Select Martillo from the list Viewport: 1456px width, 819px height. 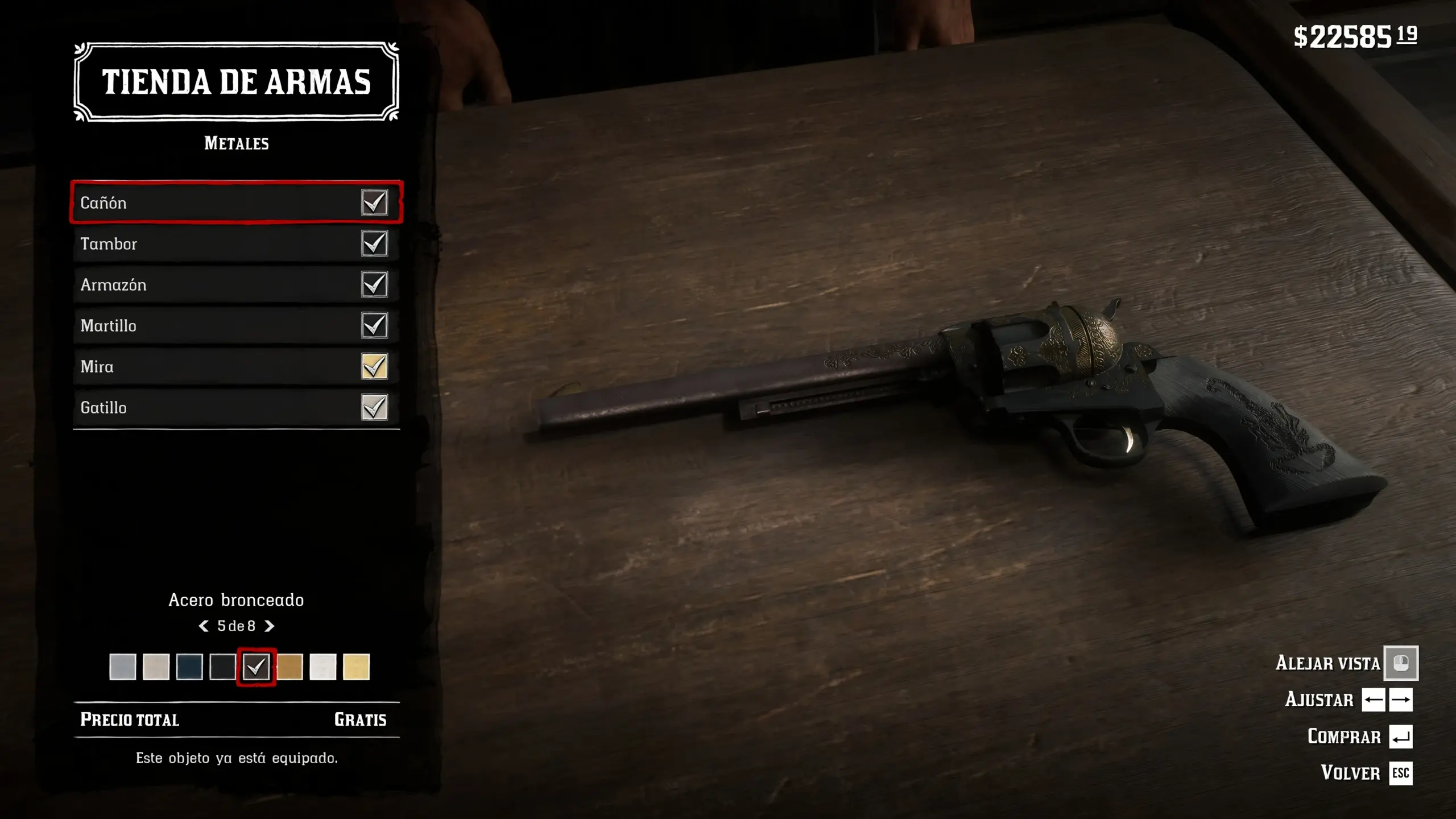click(236, 325)
